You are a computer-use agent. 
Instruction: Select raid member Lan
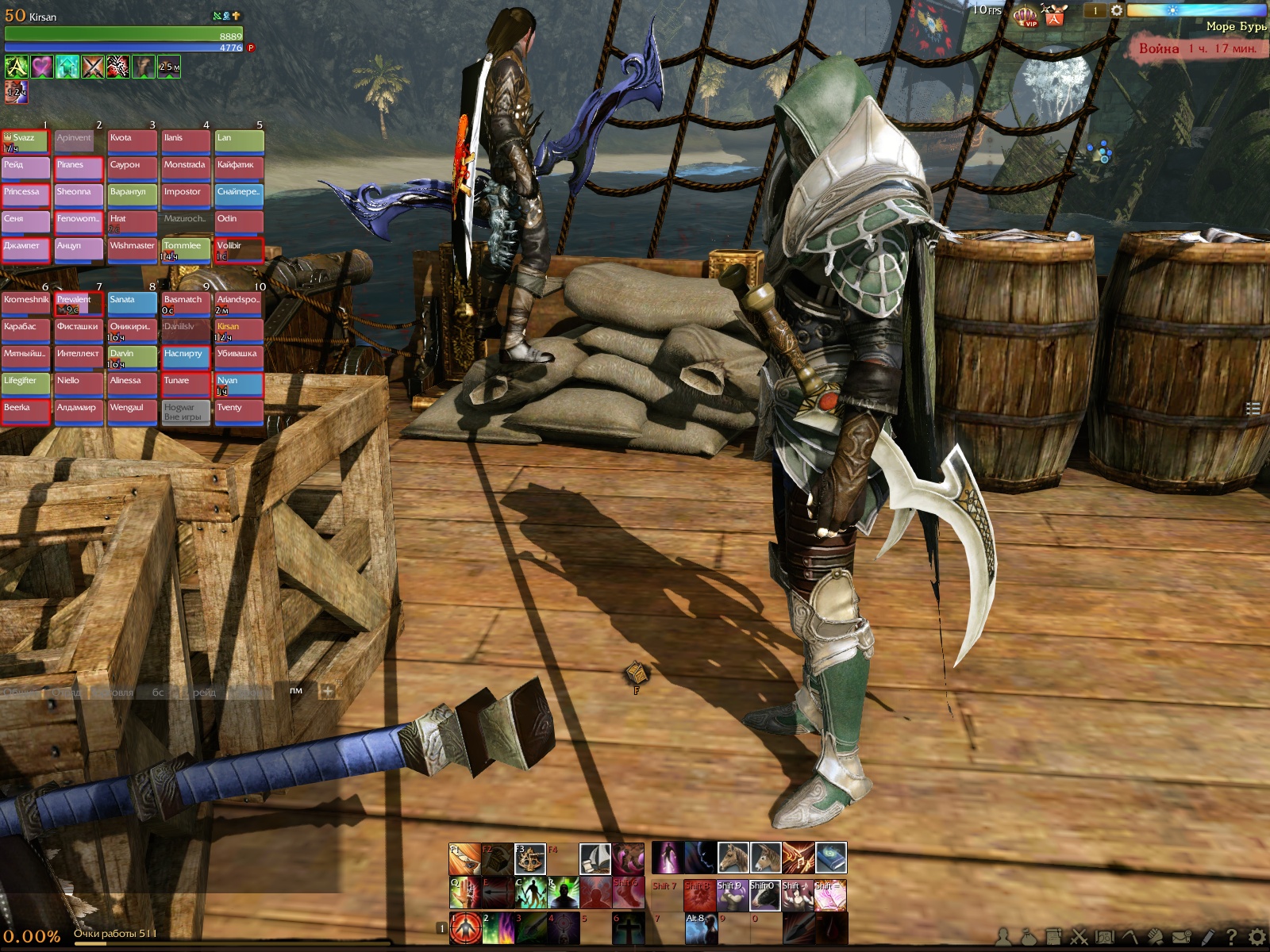239,142
